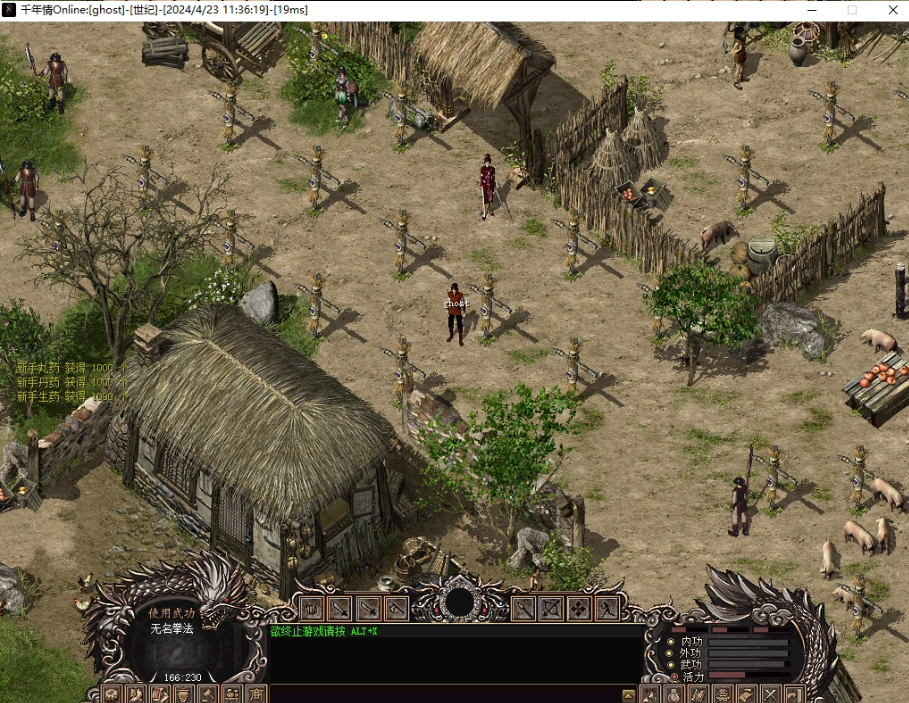Select the 内功 radio dot
The width and height of the screenshot is (909, 703).
tap(671, 641)
